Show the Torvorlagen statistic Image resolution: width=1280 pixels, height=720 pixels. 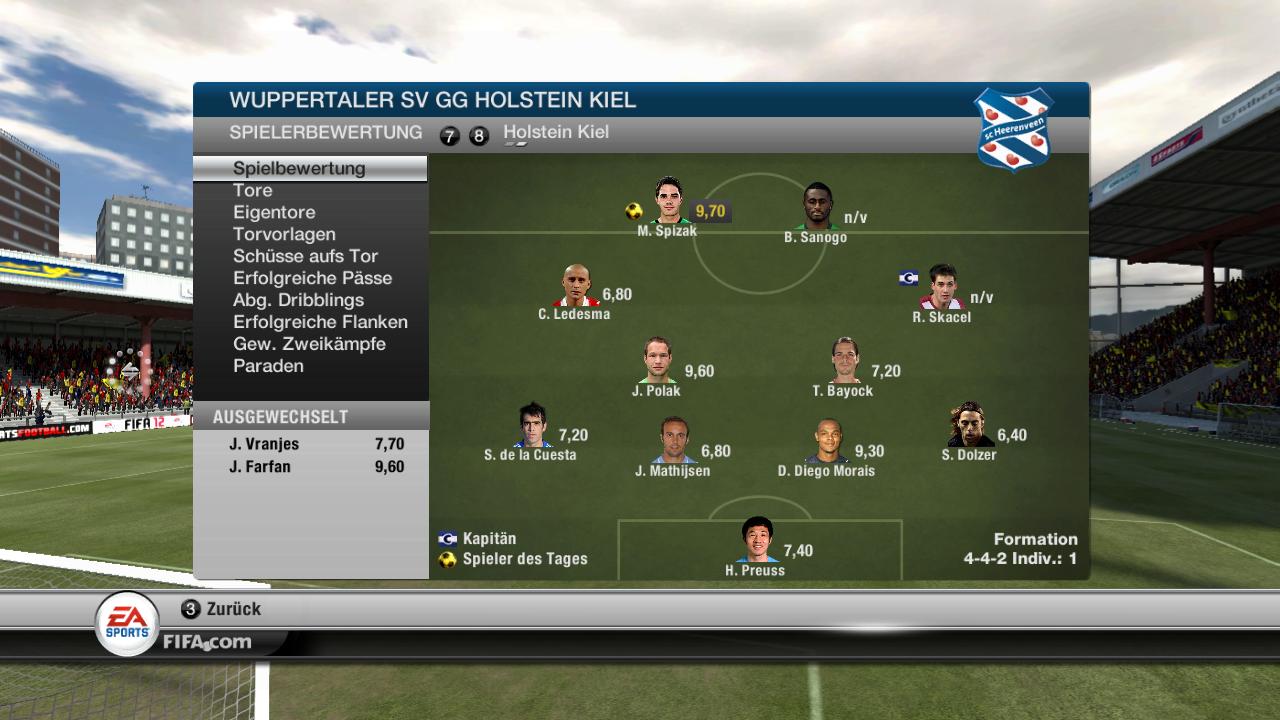284,234
